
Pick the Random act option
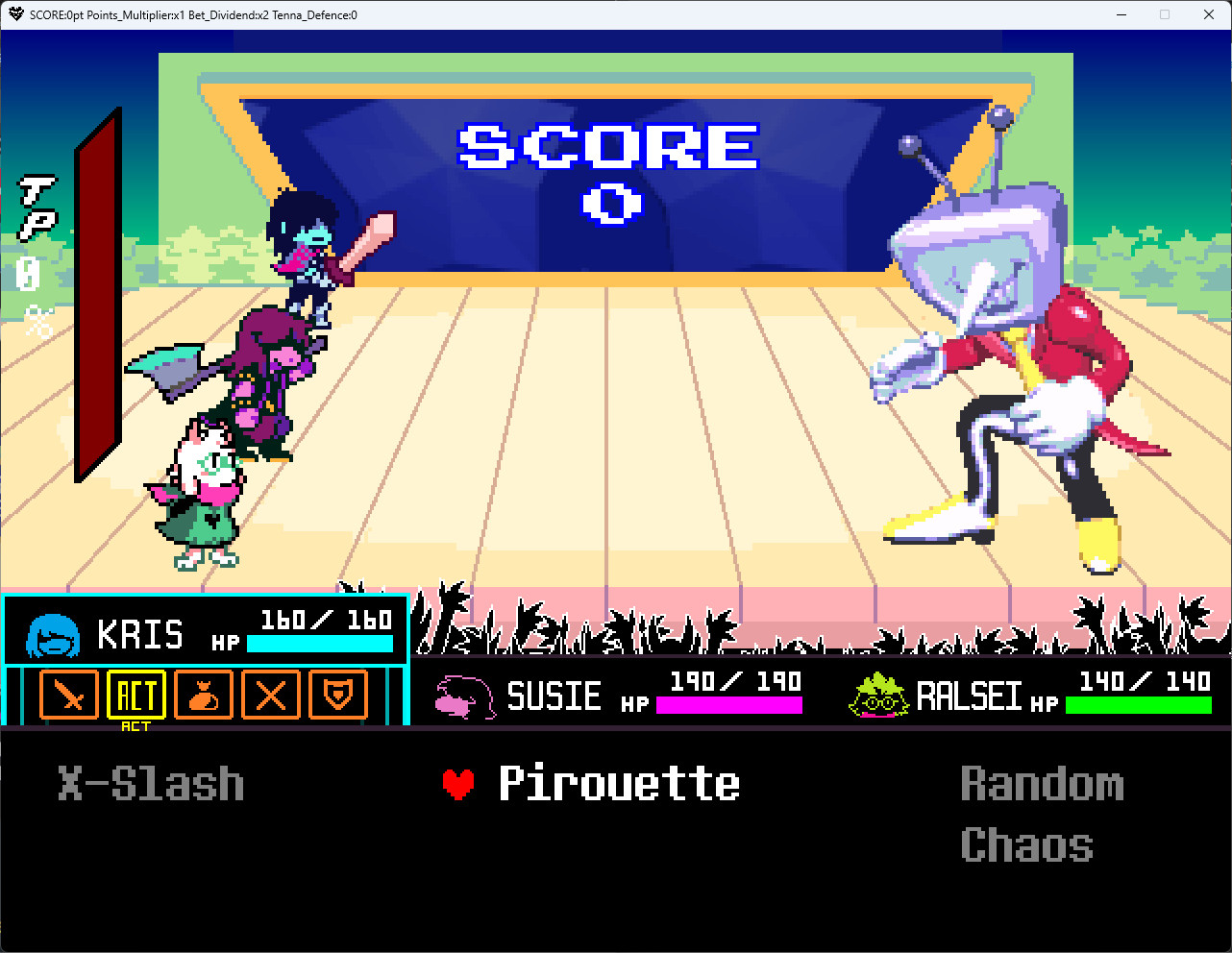click(1043, 783)
